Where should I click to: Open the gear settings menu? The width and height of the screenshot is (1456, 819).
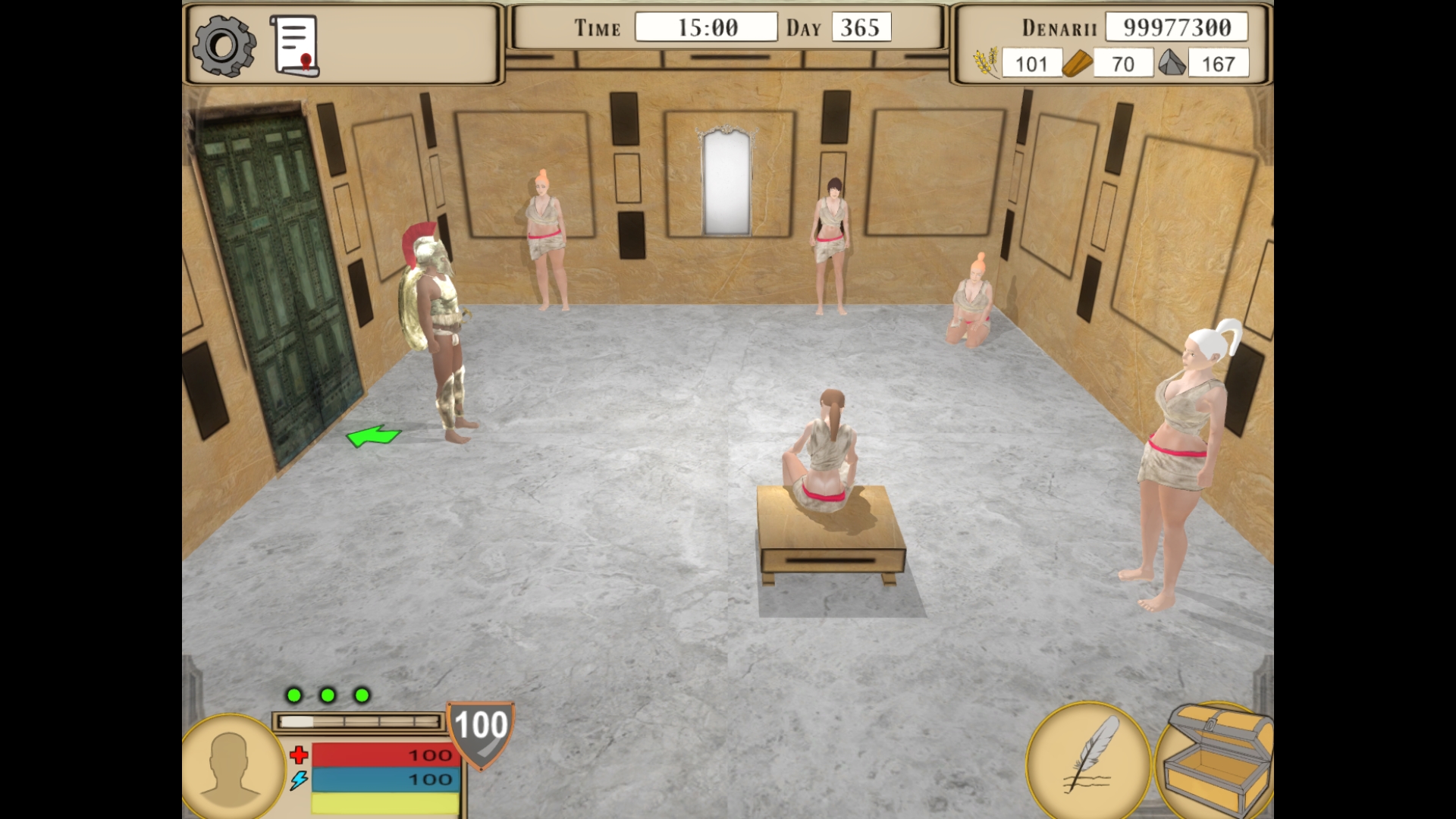point(224,46)
